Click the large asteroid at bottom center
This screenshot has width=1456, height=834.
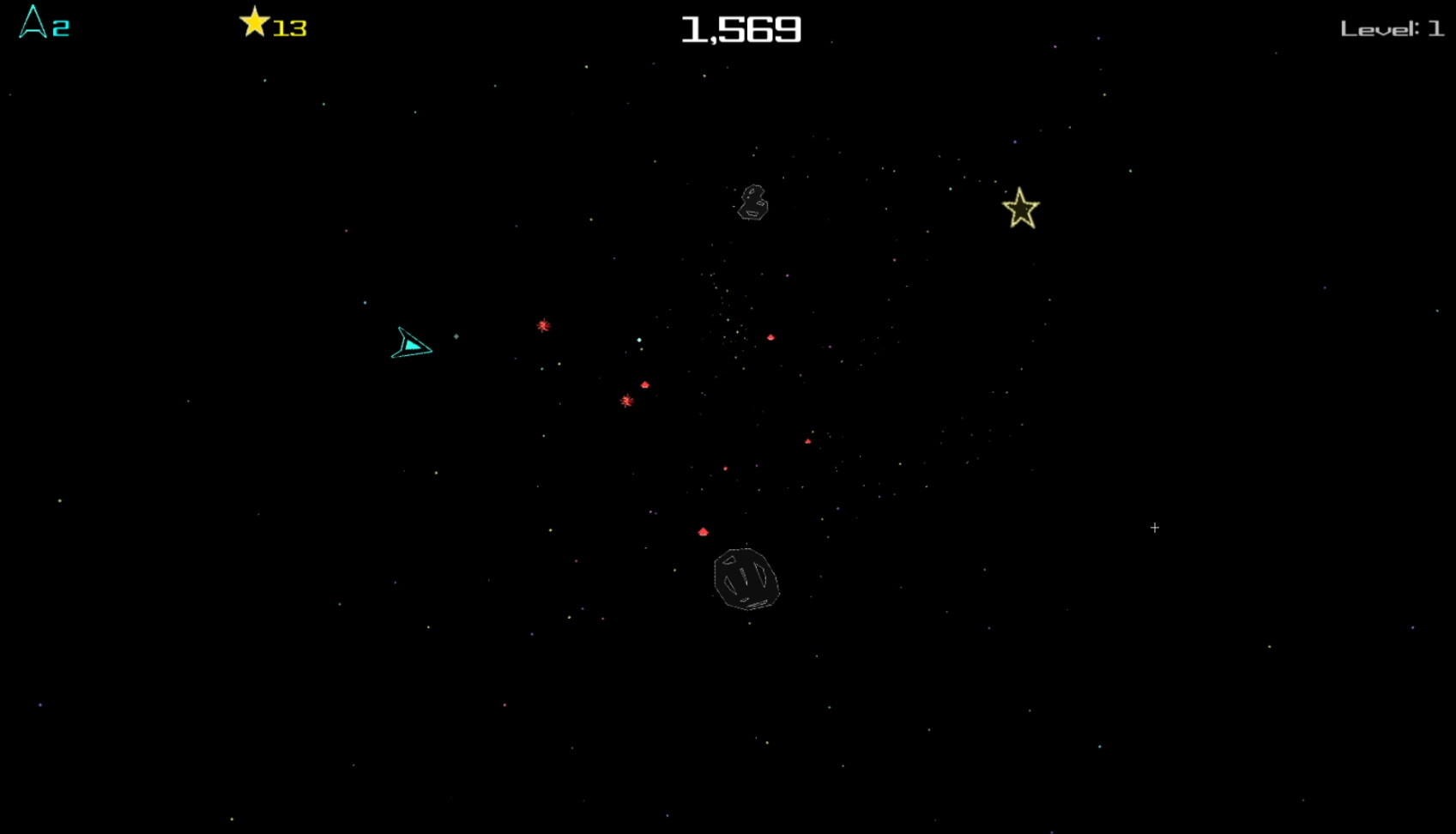tap(745, 581)
